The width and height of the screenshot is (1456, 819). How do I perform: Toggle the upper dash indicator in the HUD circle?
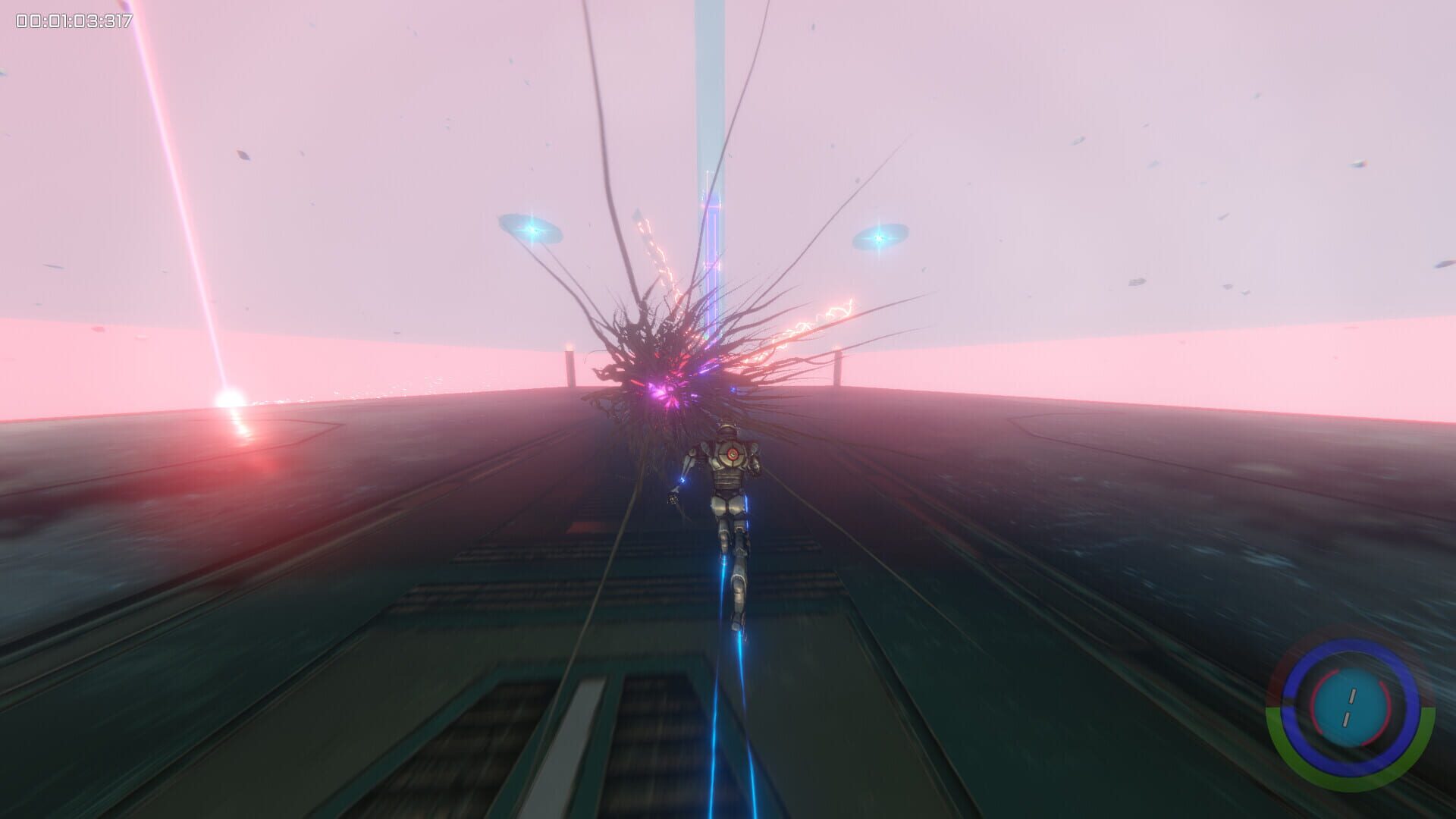click(1352, 695)
